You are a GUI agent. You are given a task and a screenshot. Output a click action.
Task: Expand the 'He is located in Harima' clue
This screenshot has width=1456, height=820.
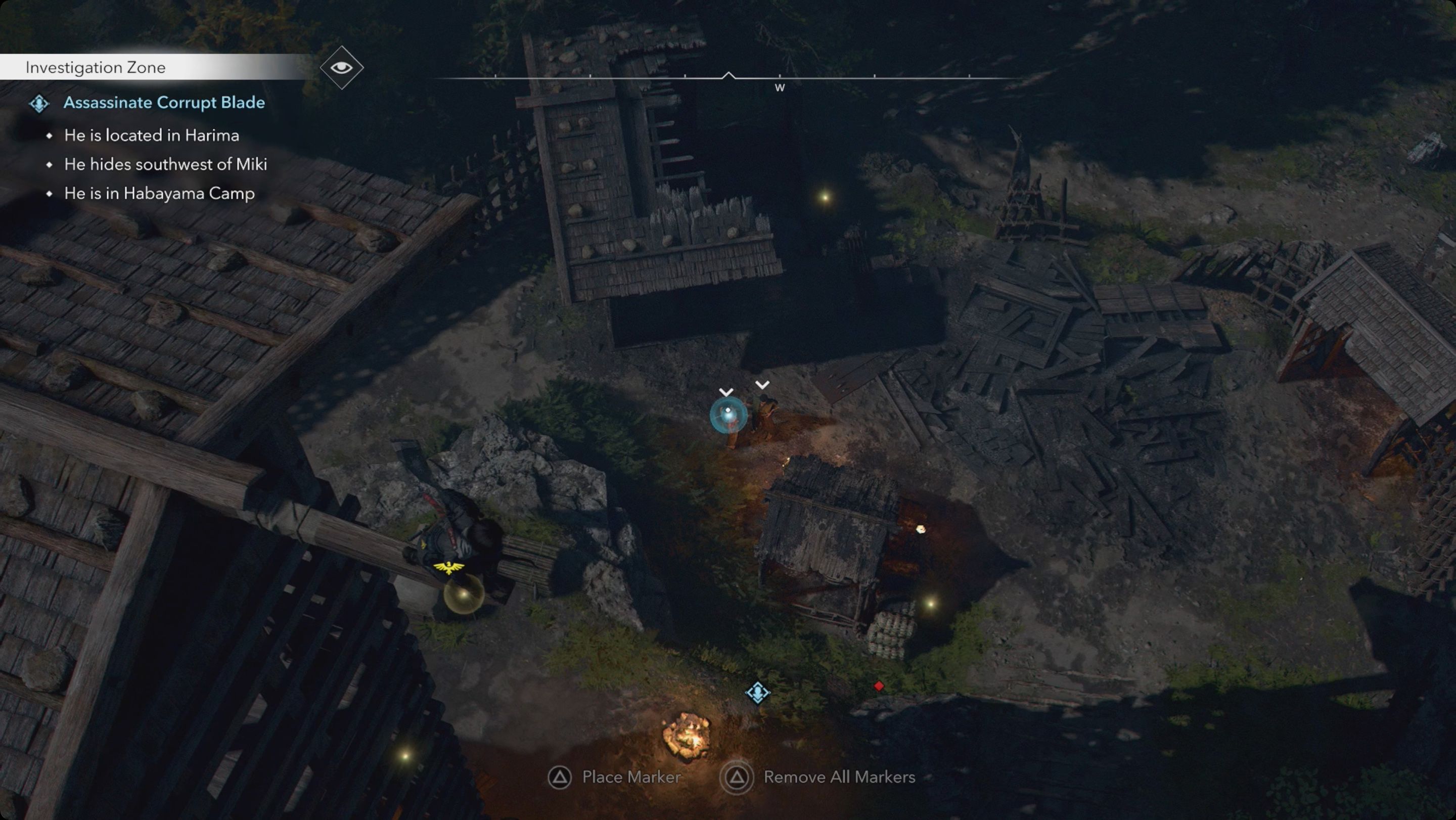(151, 135)
